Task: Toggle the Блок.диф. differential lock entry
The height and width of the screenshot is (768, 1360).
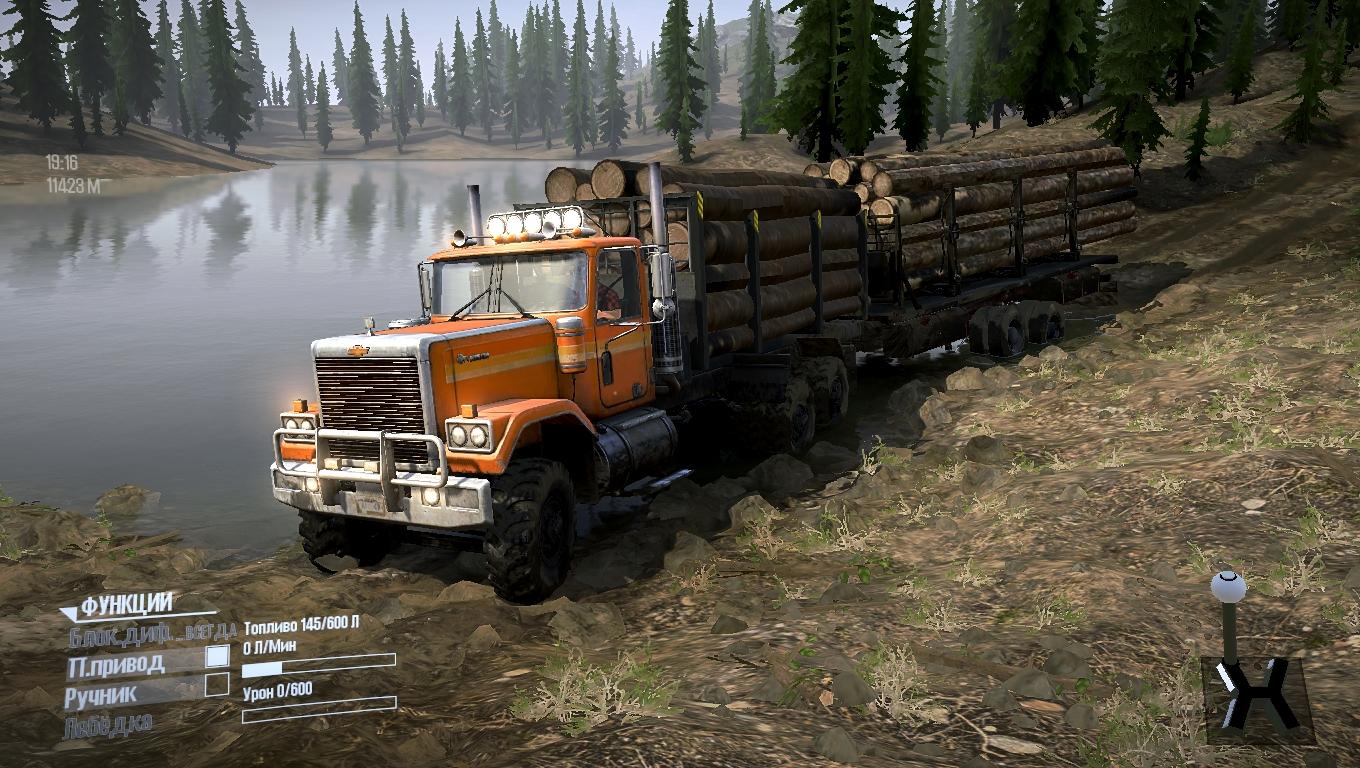Action: [151, 633]
